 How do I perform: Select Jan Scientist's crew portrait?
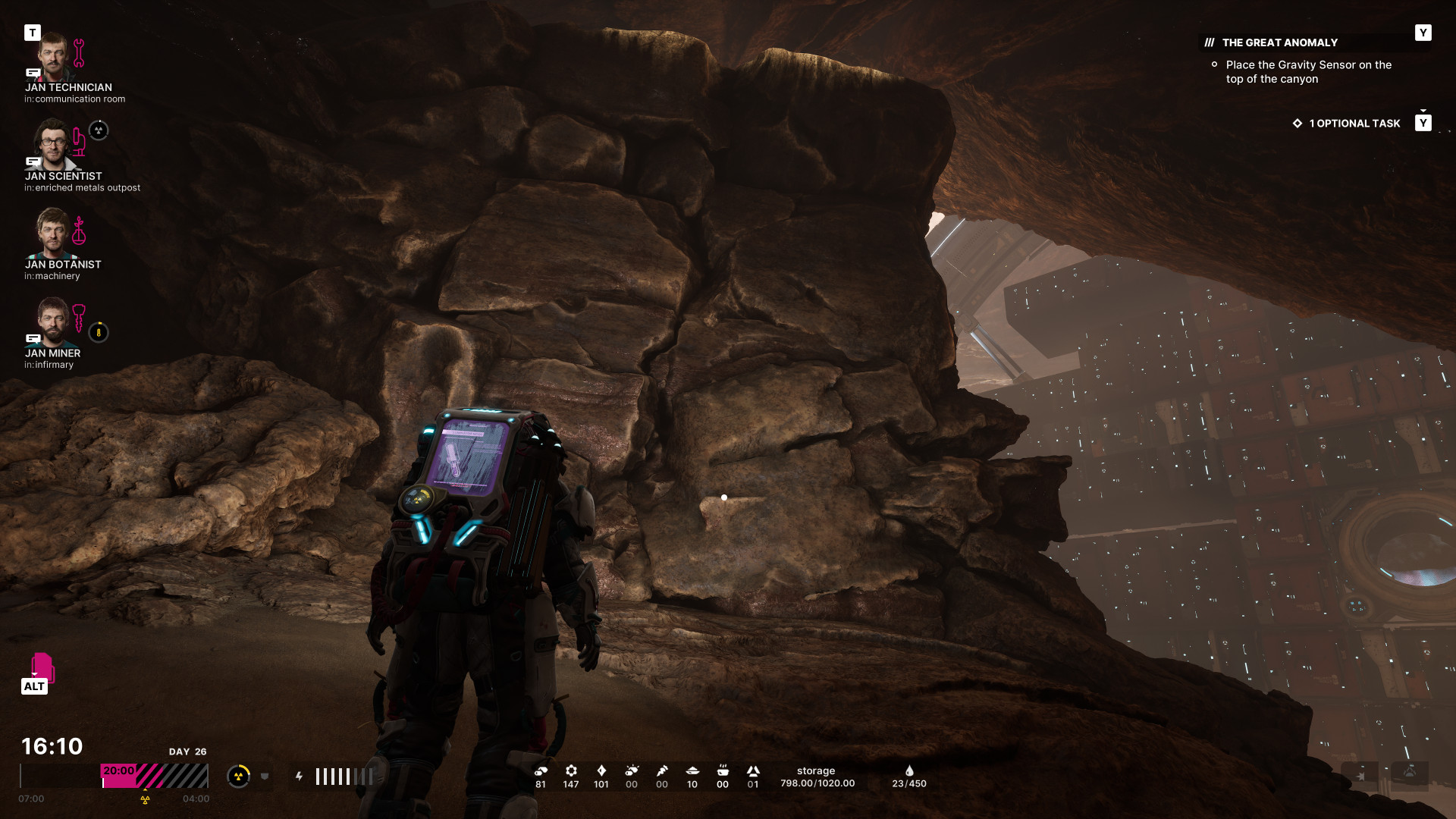(52, 144)
